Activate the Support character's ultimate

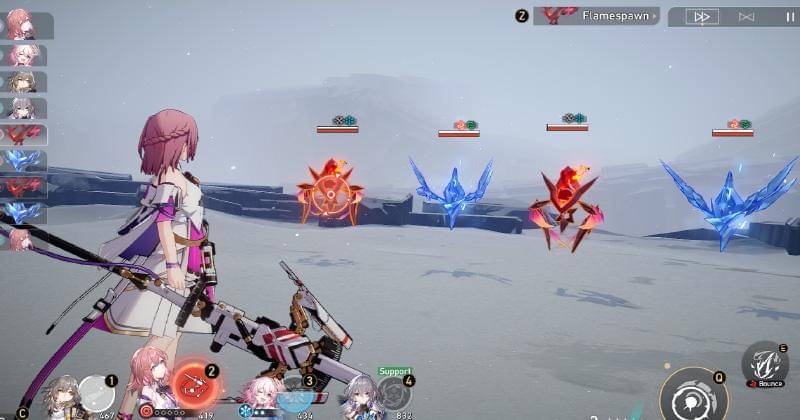(x=394, y=392)
